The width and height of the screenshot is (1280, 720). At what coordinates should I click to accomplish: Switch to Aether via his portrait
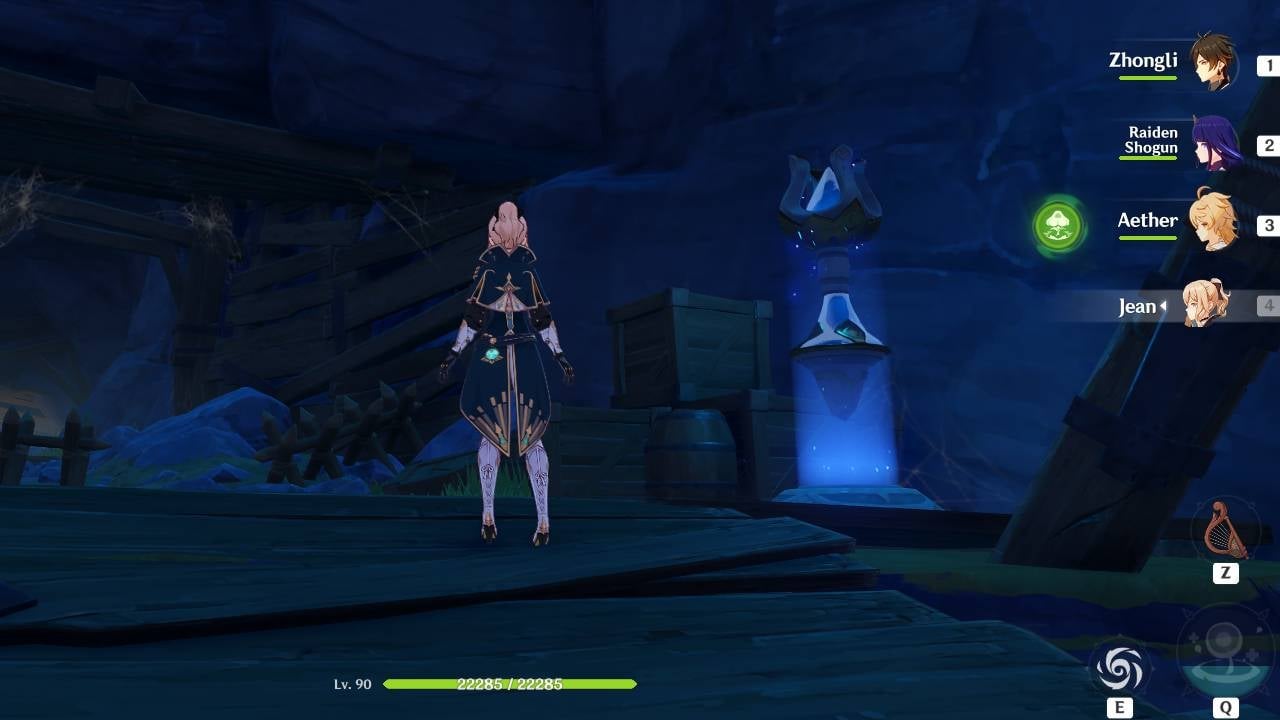(x=1213, y=224)
